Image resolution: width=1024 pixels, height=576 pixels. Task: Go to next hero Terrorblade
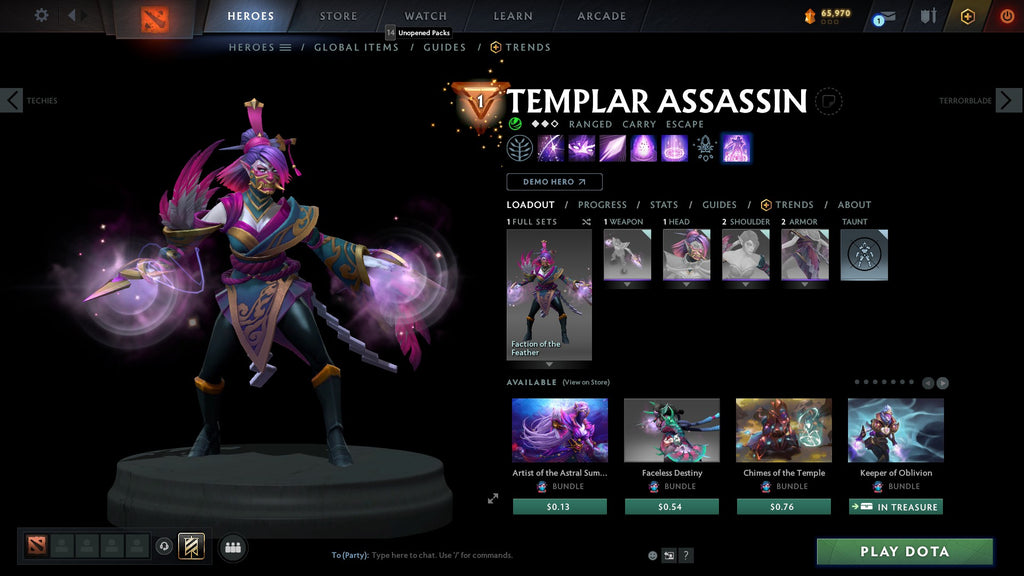1008,100
